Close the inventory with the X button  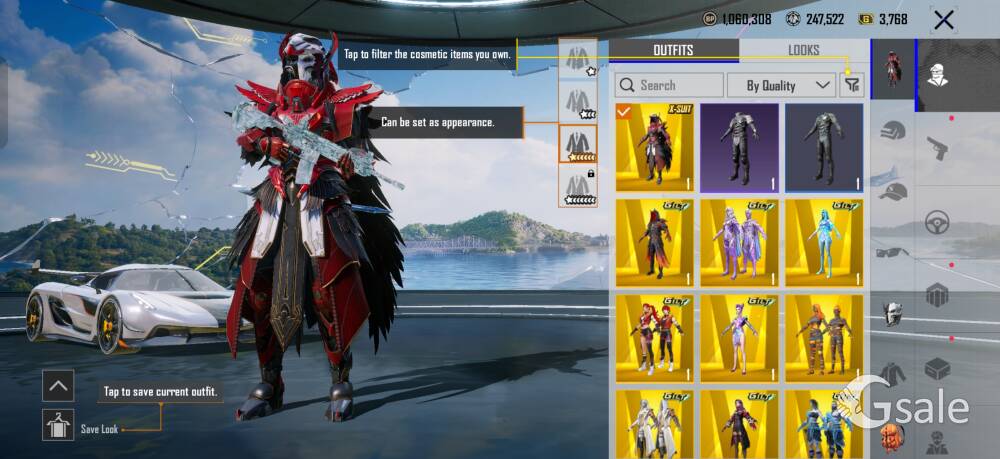point(943,19)
